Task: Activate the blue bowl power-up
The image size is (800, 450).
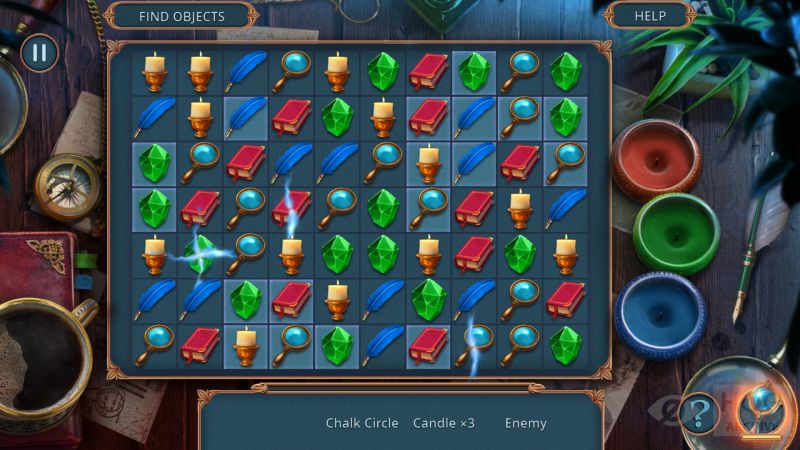Action: [660, 307]
